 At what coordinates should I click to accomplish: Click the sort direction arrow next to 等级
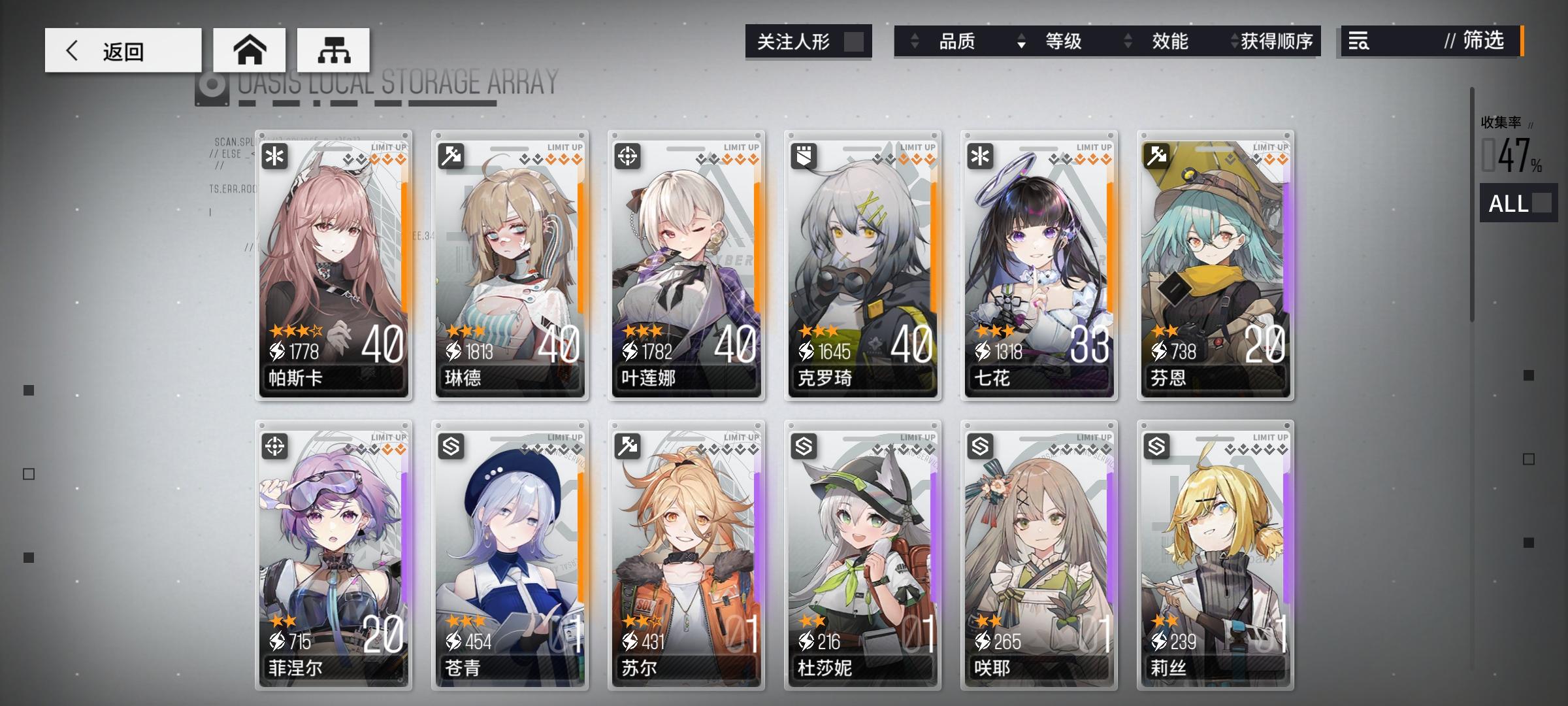[x=1020, y=41]
